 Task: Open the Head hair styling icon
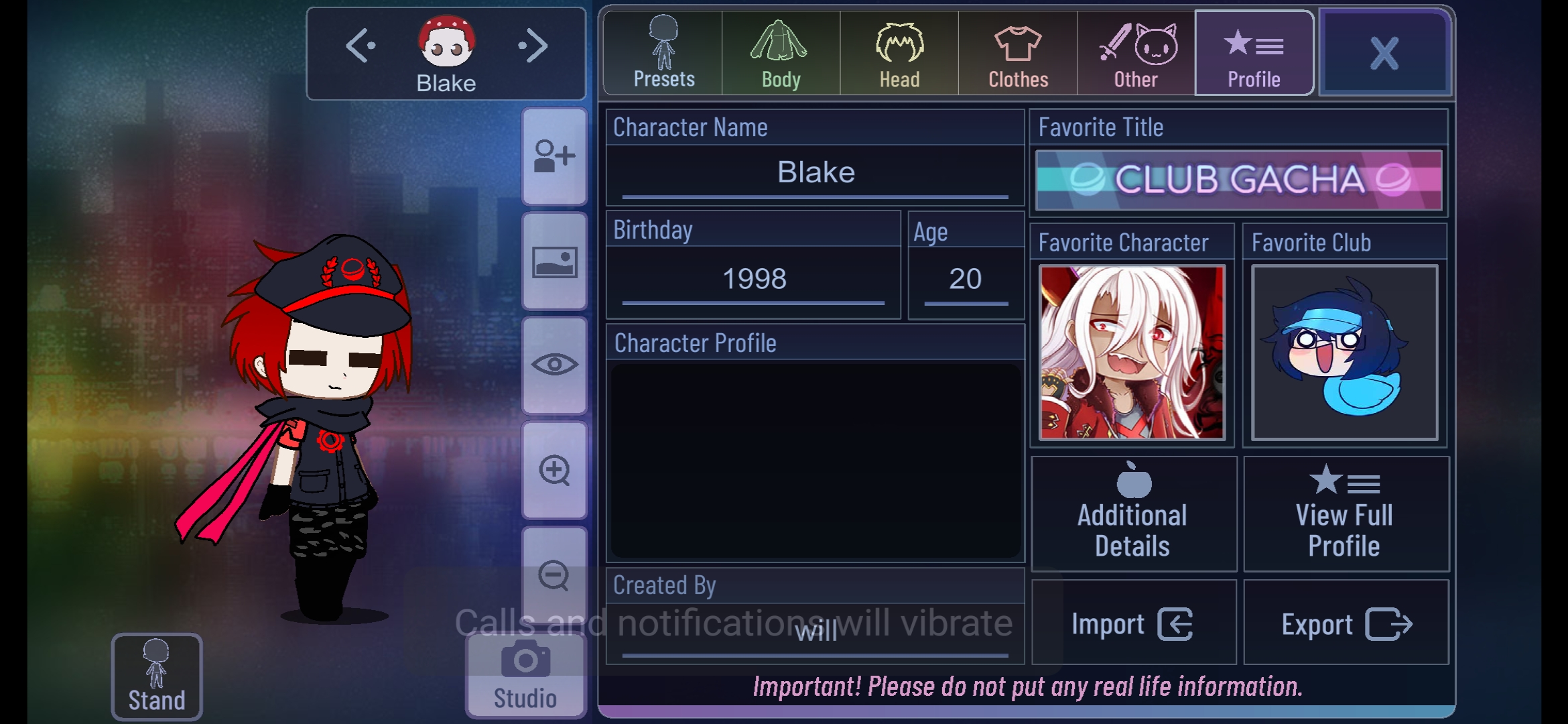click(x=899, y=50)
